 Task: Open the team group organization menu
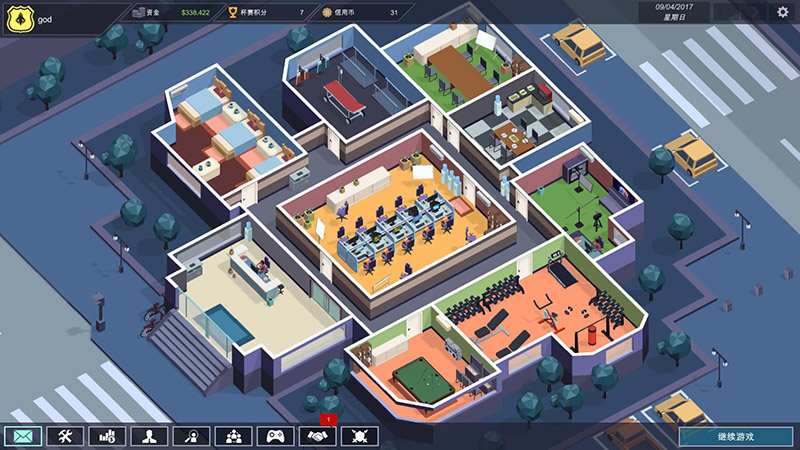point(233,436)
